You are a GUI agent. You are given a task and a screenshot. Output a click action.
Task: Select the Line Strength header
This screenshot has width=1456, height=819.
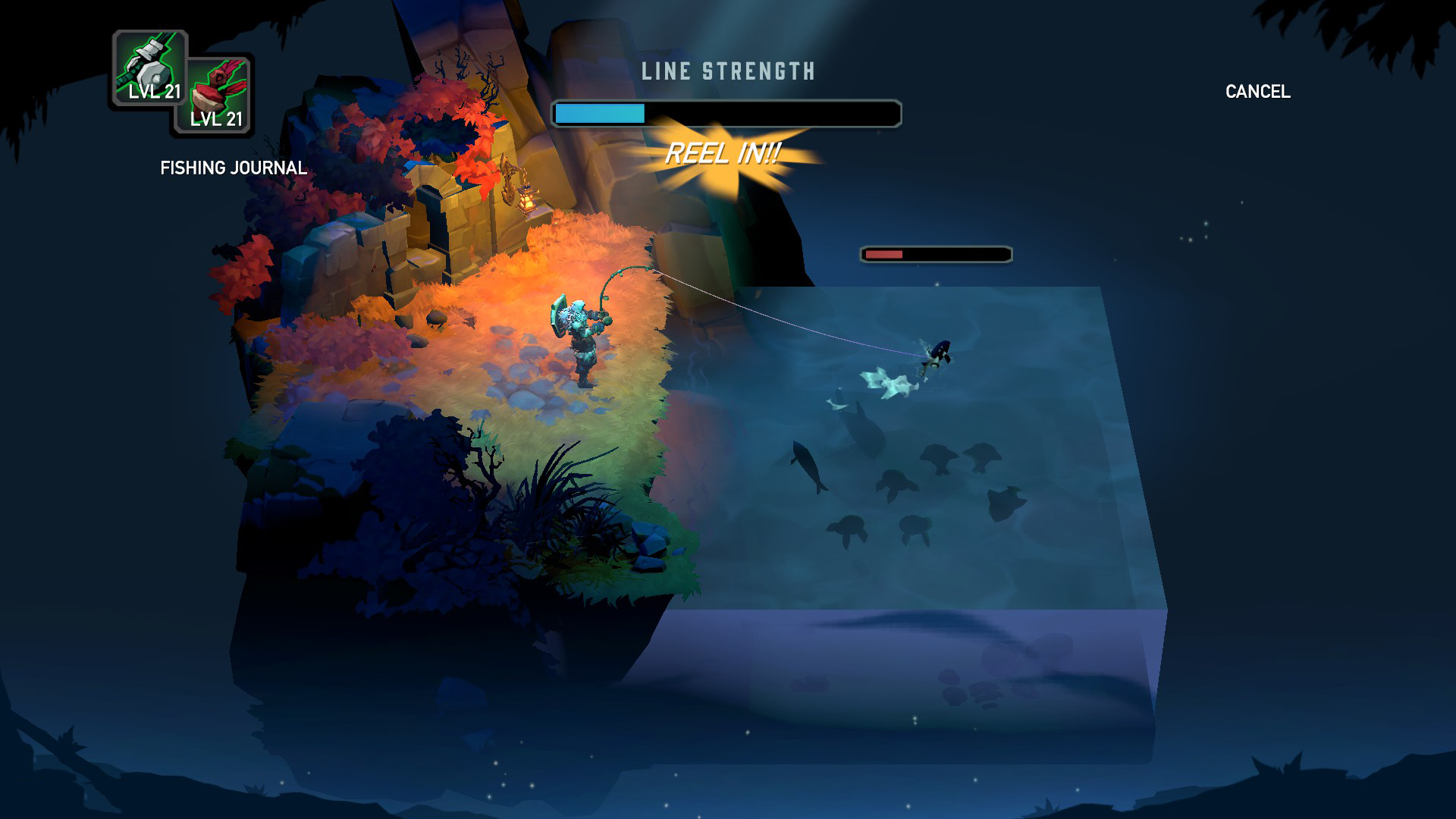726,72
